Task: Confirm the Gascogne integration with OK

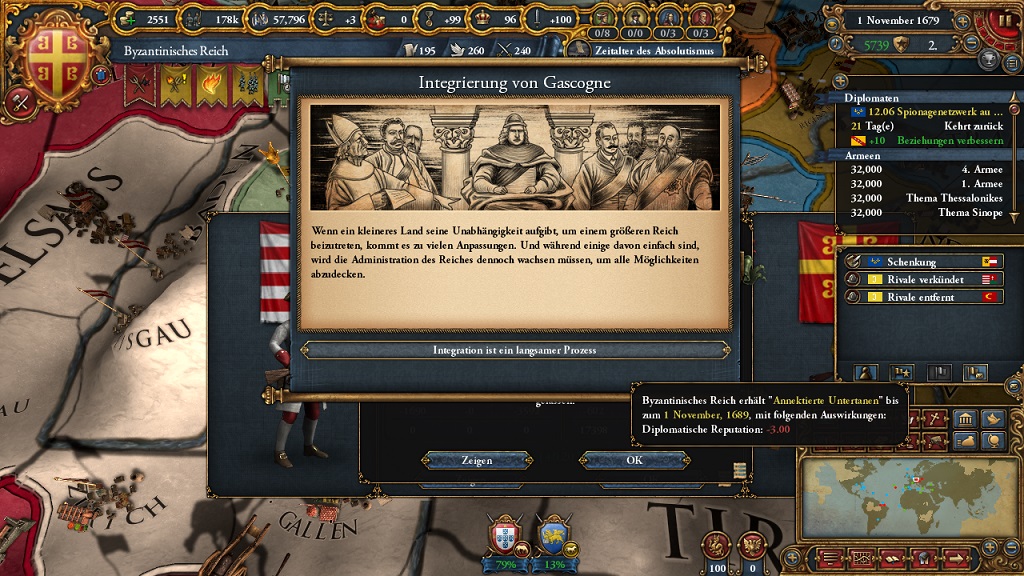Action: (634, 461)
